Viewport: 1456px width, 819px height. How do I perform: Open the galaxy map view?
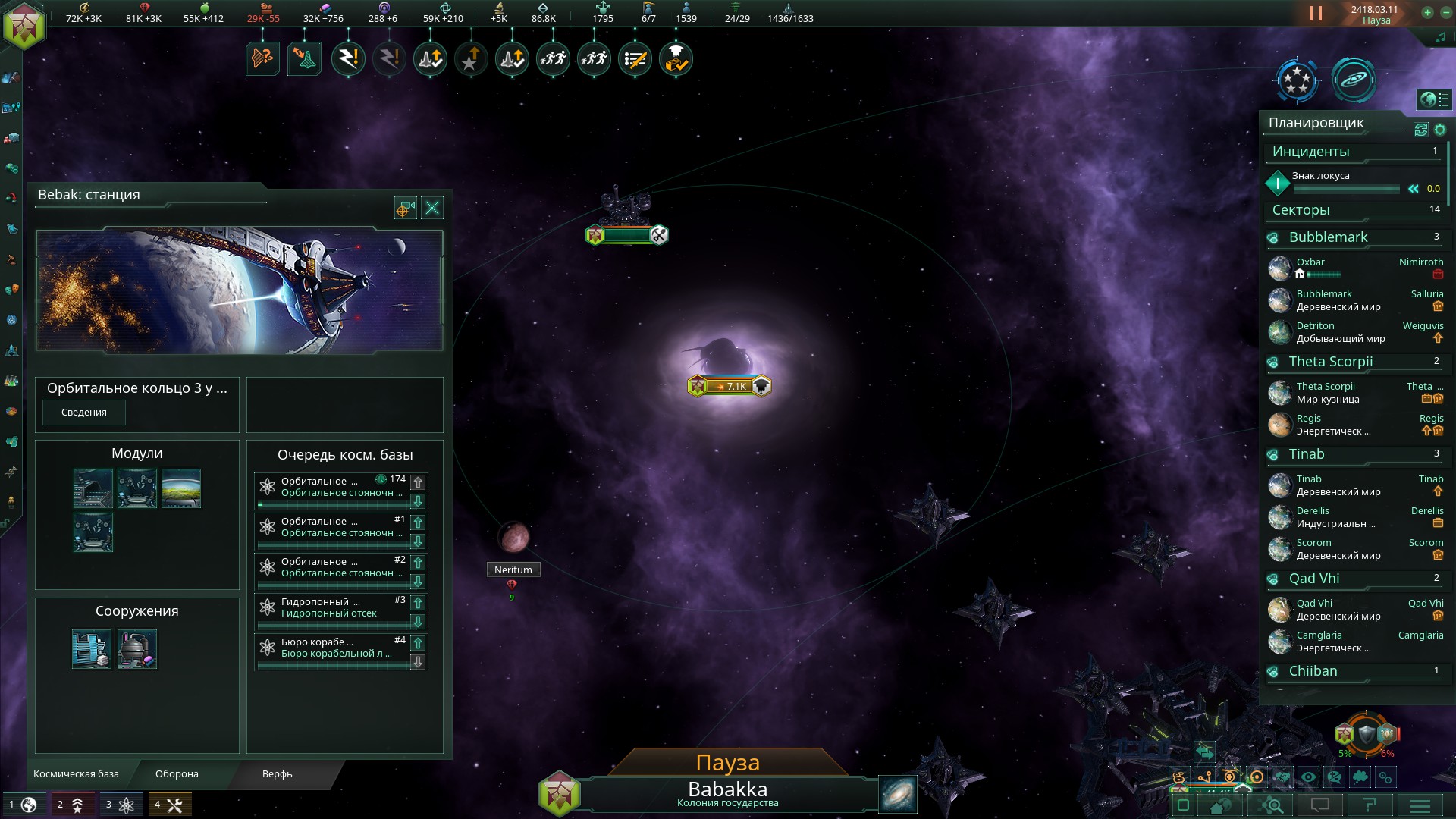coord(898,794)
